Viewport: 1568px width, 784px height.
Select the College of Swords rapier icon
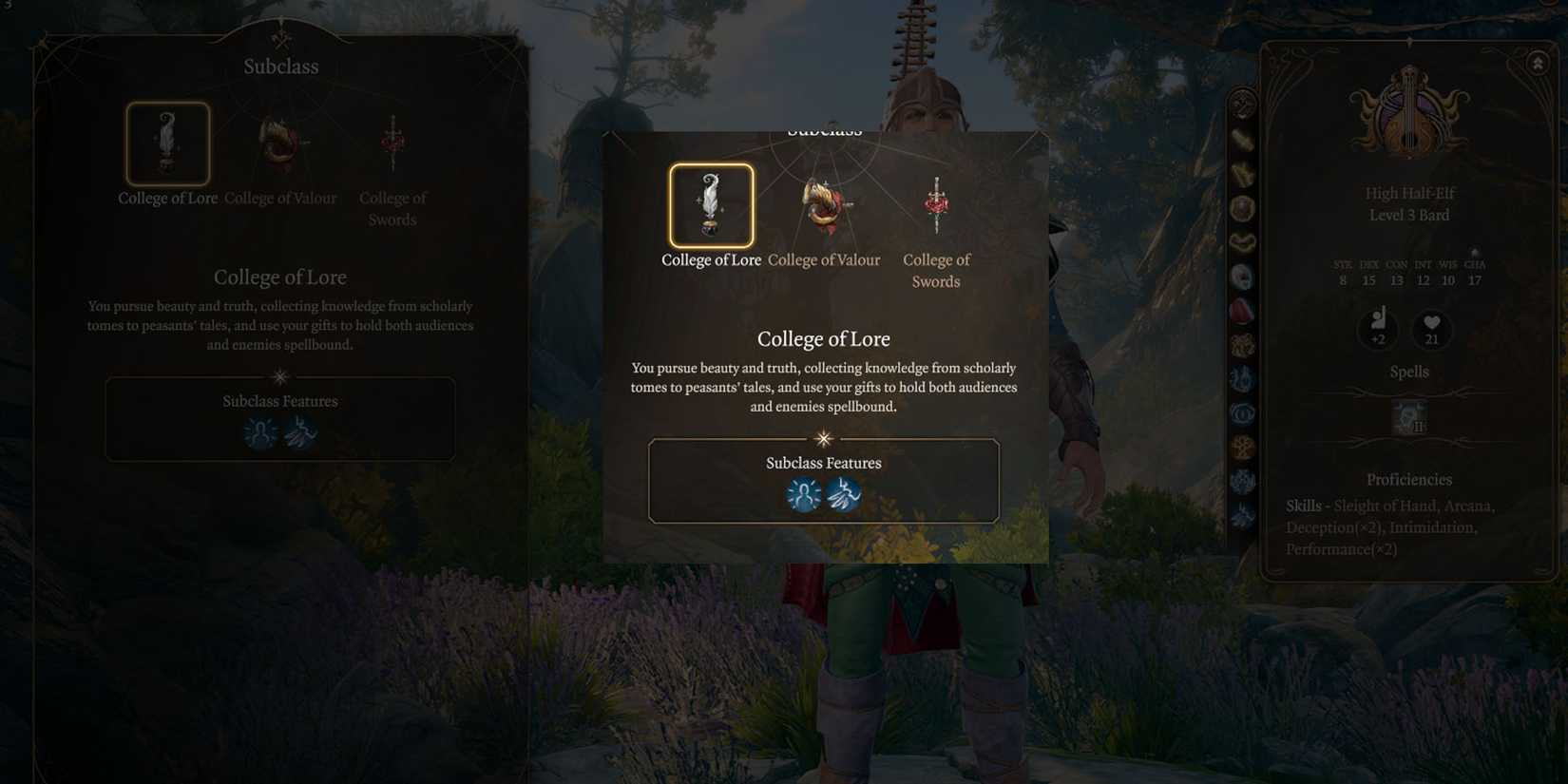click(x=936, y=202)
